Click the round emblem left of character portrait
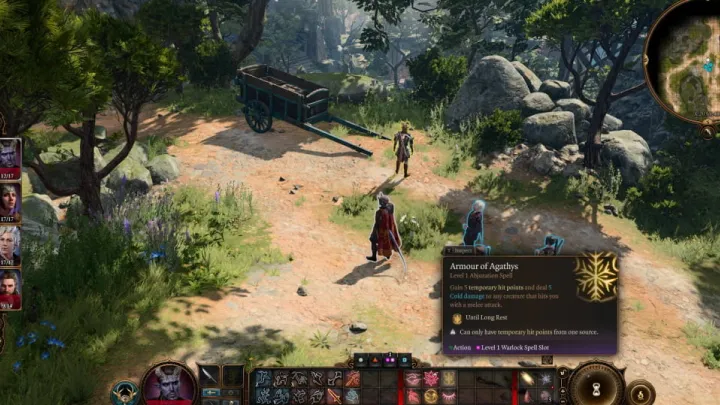 [x=126, y=392]
